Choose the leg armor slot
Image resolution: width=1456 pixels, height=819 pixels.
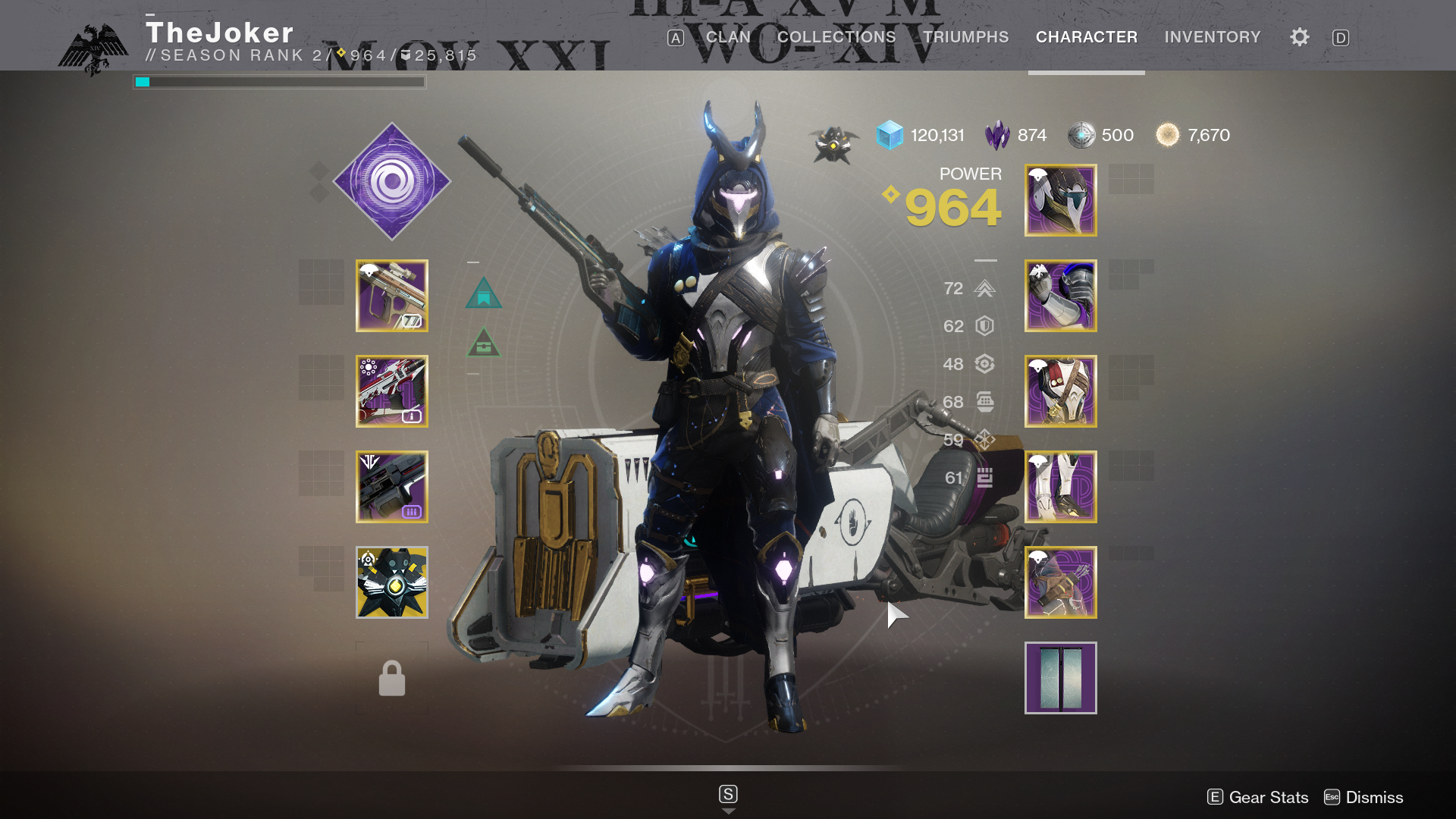click(1060, 487)
